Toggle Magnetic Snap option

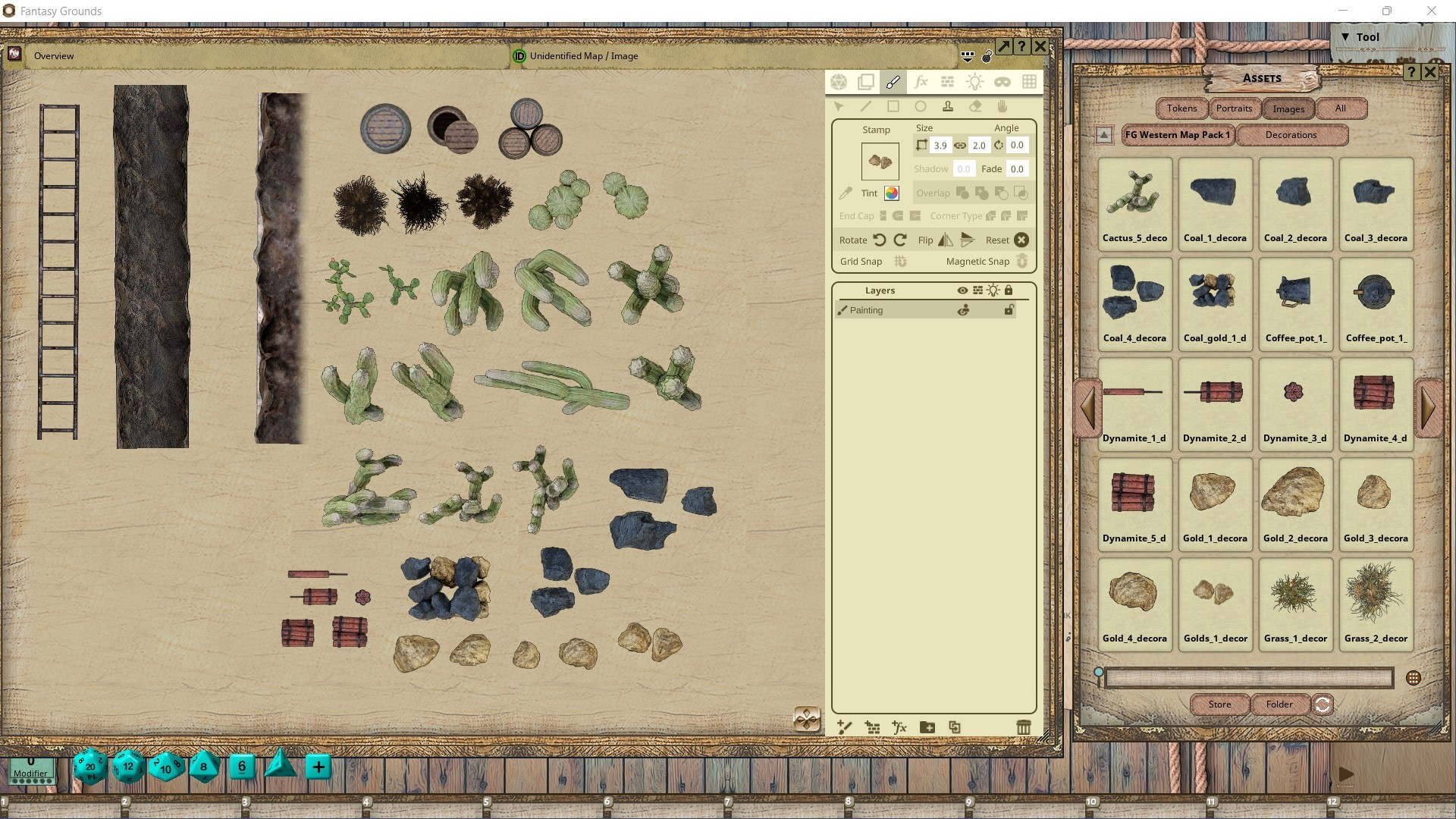(1022, 262)
